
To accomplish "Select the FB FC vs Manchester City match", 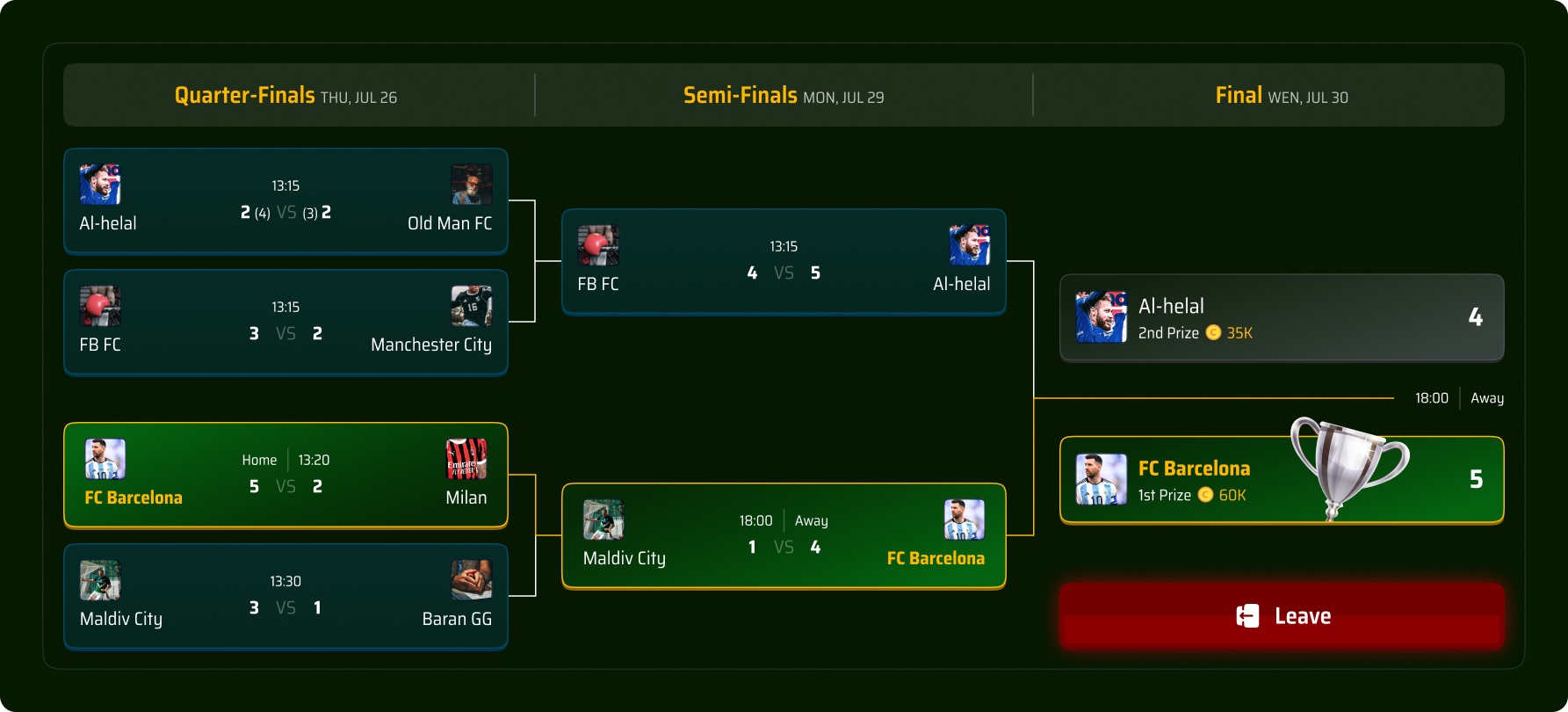I will pos(285,323).
